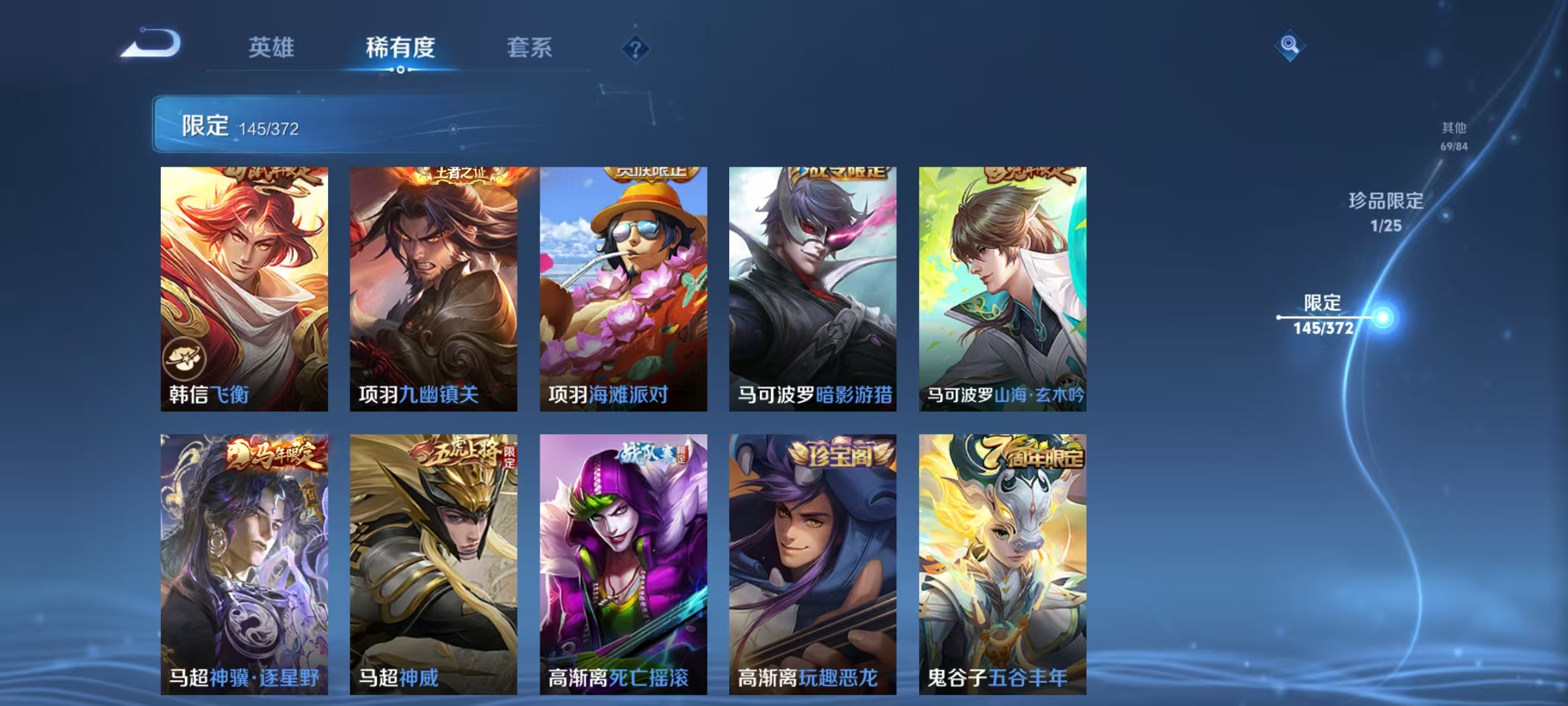
Task: Switch to the 套系 tab
Action: pyautogui.click(x=530, y=48)
